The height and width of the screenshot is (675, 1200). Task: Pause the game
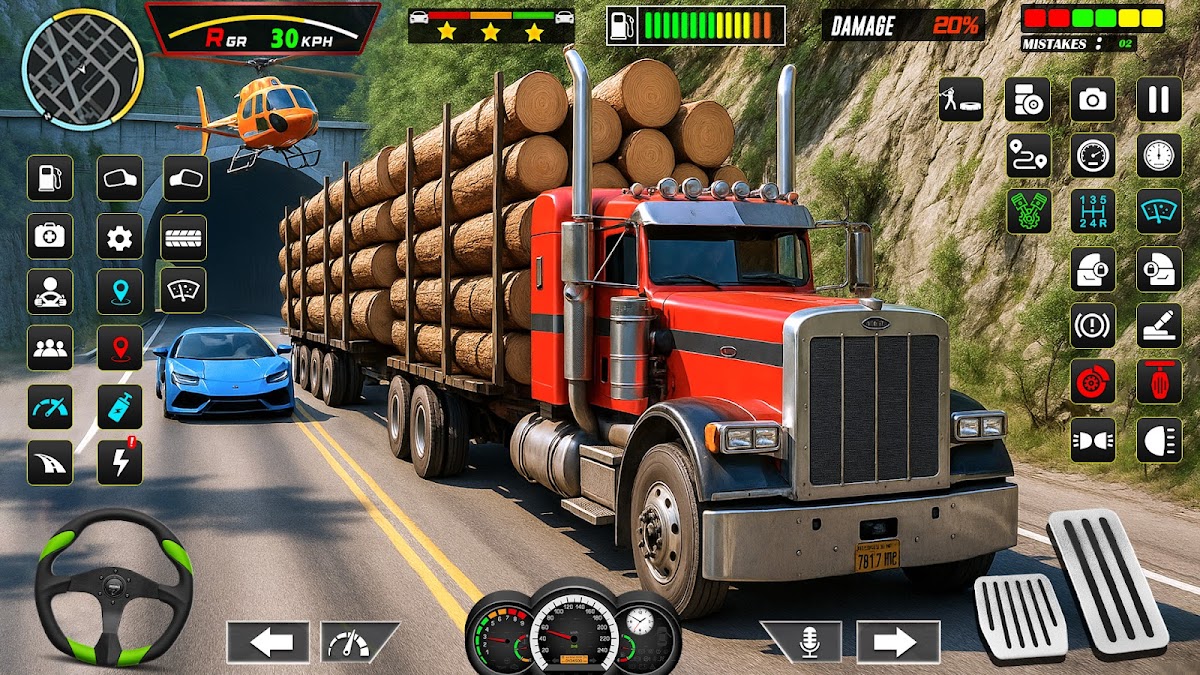(1158, 99)
